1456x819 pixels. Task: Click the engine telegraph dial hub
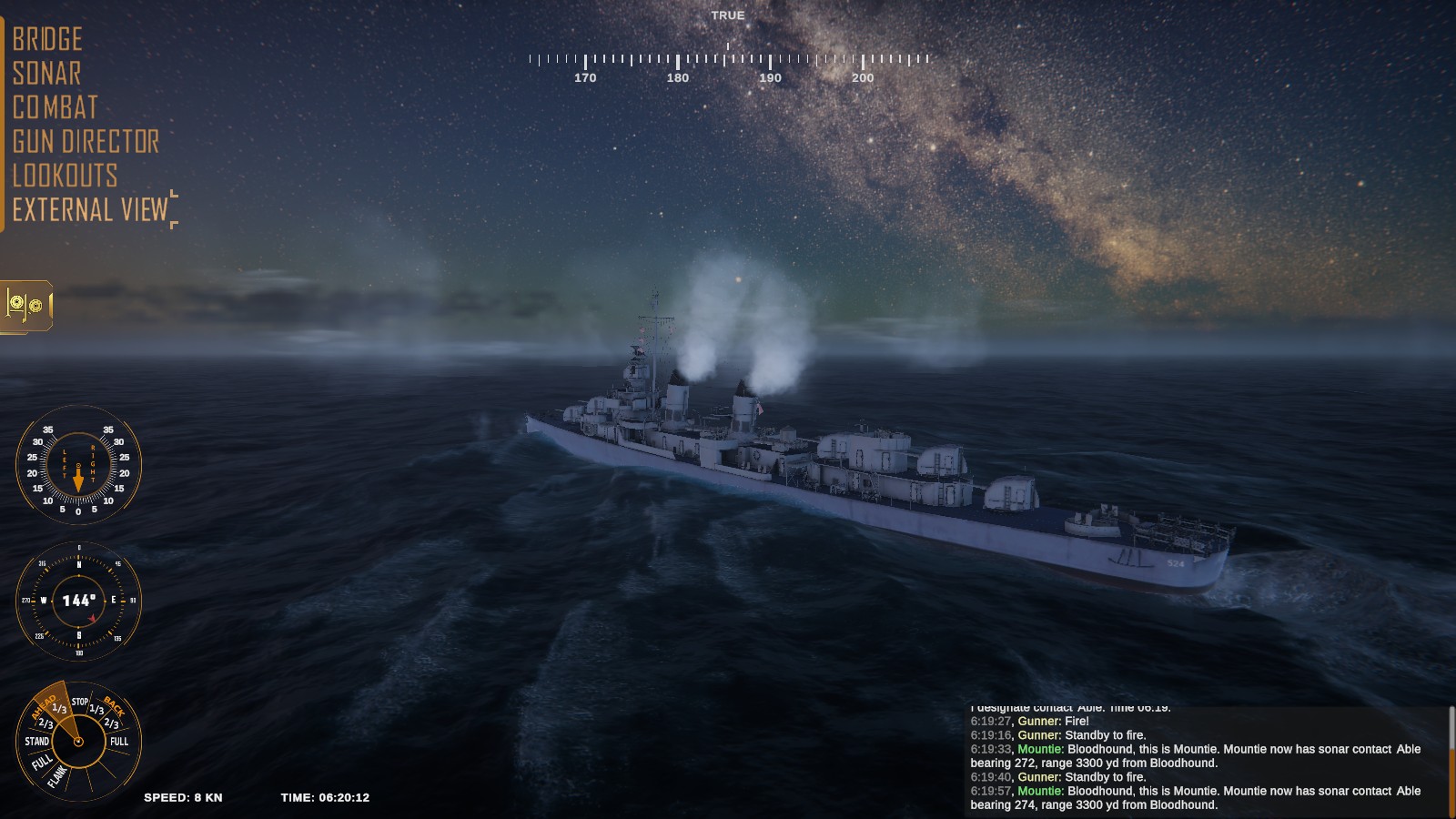point(78,742)
